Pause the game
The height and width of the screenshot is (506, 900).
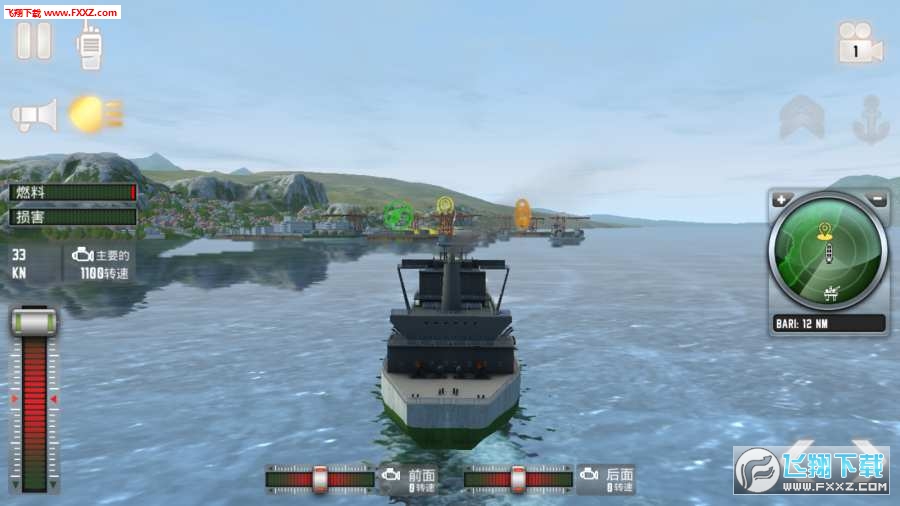pos(33,42)
